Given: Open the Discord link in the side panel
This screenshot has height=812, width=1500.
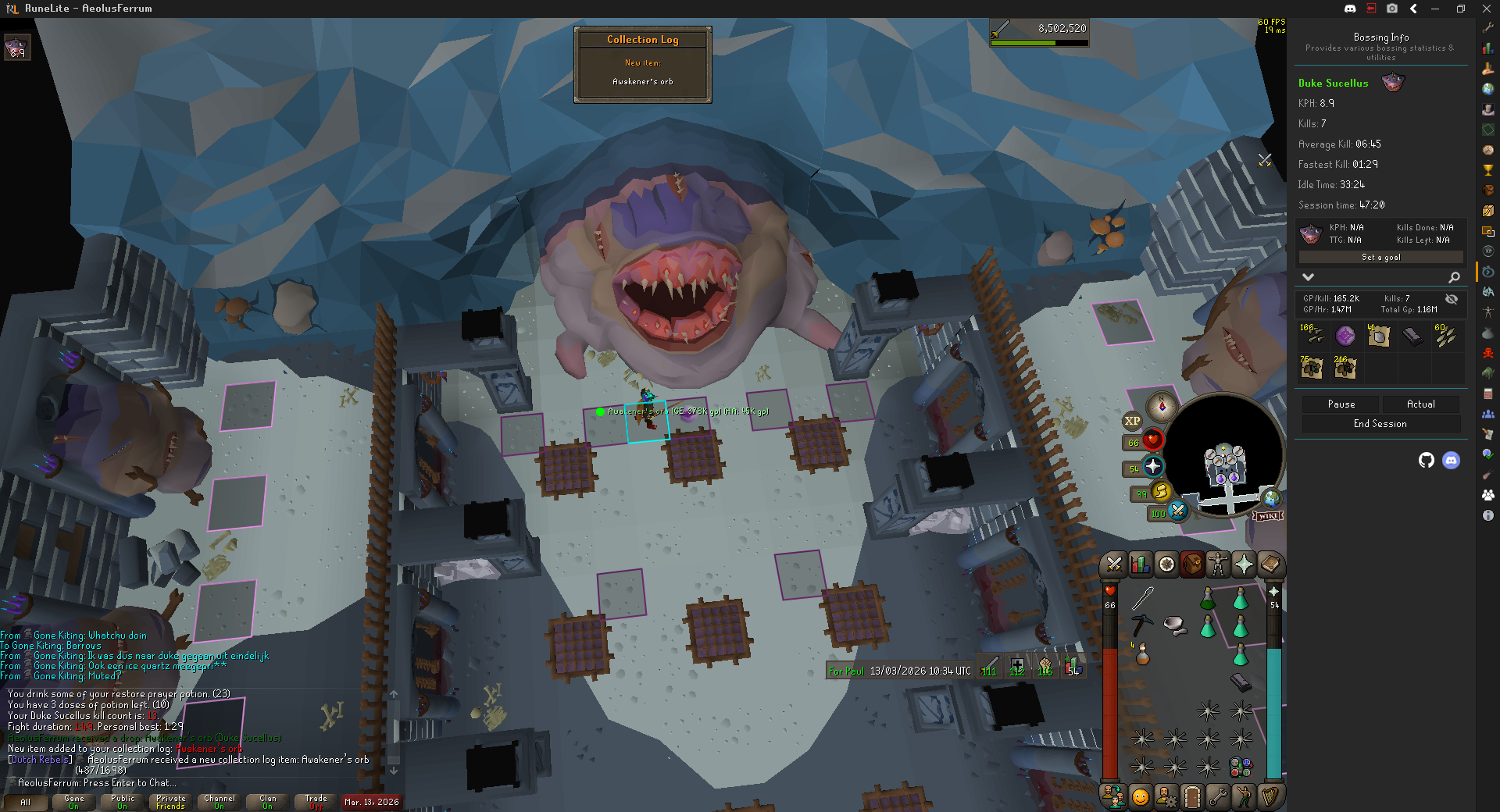Looking at the screenshot, I should coord(1451,461).
